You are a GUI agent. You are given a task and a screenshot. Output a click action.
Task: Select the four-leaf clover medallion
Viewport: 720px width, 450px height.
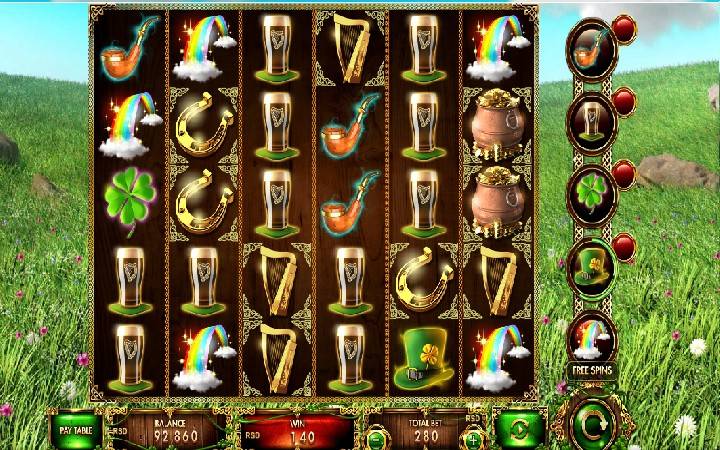coord(592,192)
